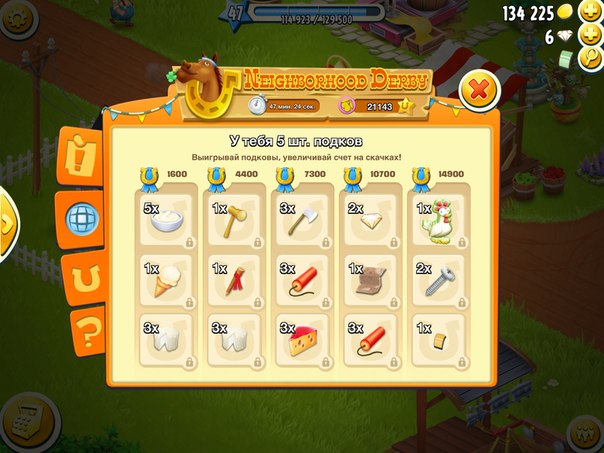Choose the 1x ice cream cone reward
The height and width of the screenshot is (453, 604).
tap(166, 281)
